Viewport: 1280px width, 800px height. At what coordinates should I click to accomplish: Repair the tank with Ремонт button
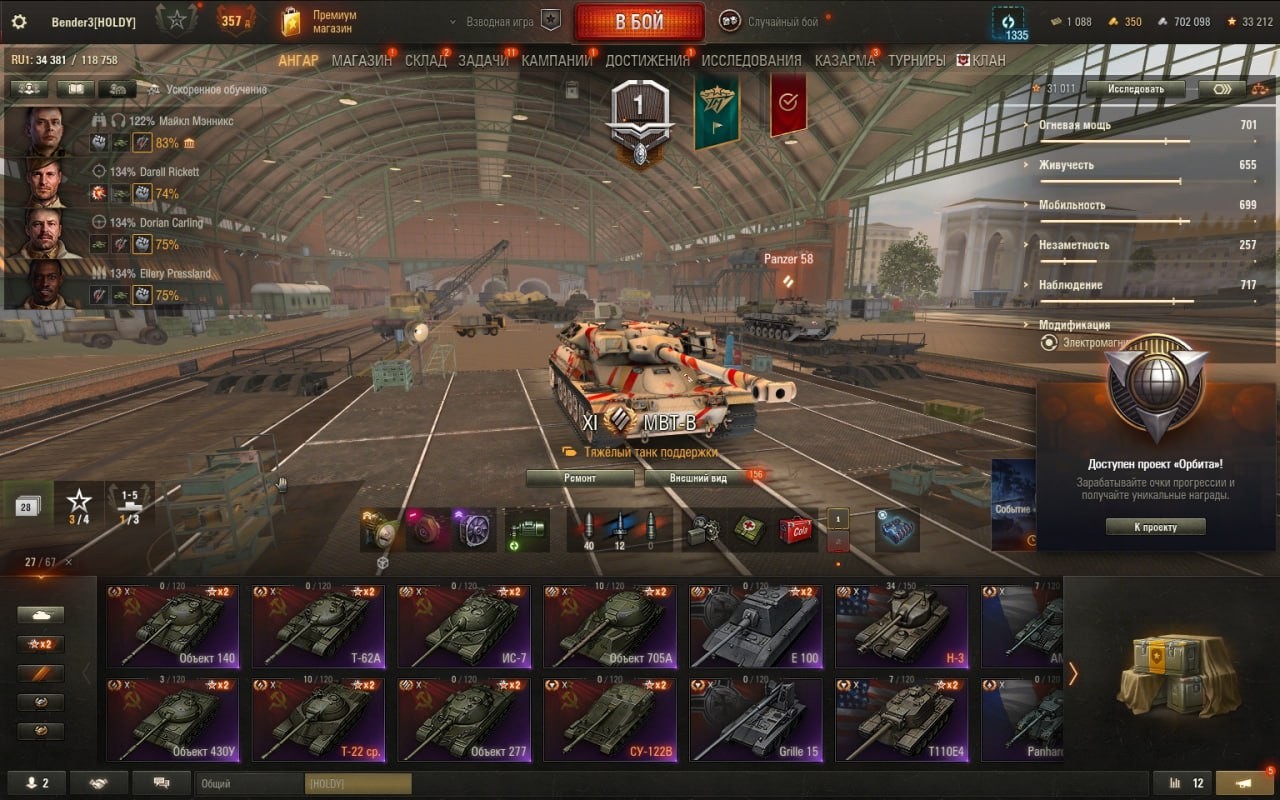(580, 478)
